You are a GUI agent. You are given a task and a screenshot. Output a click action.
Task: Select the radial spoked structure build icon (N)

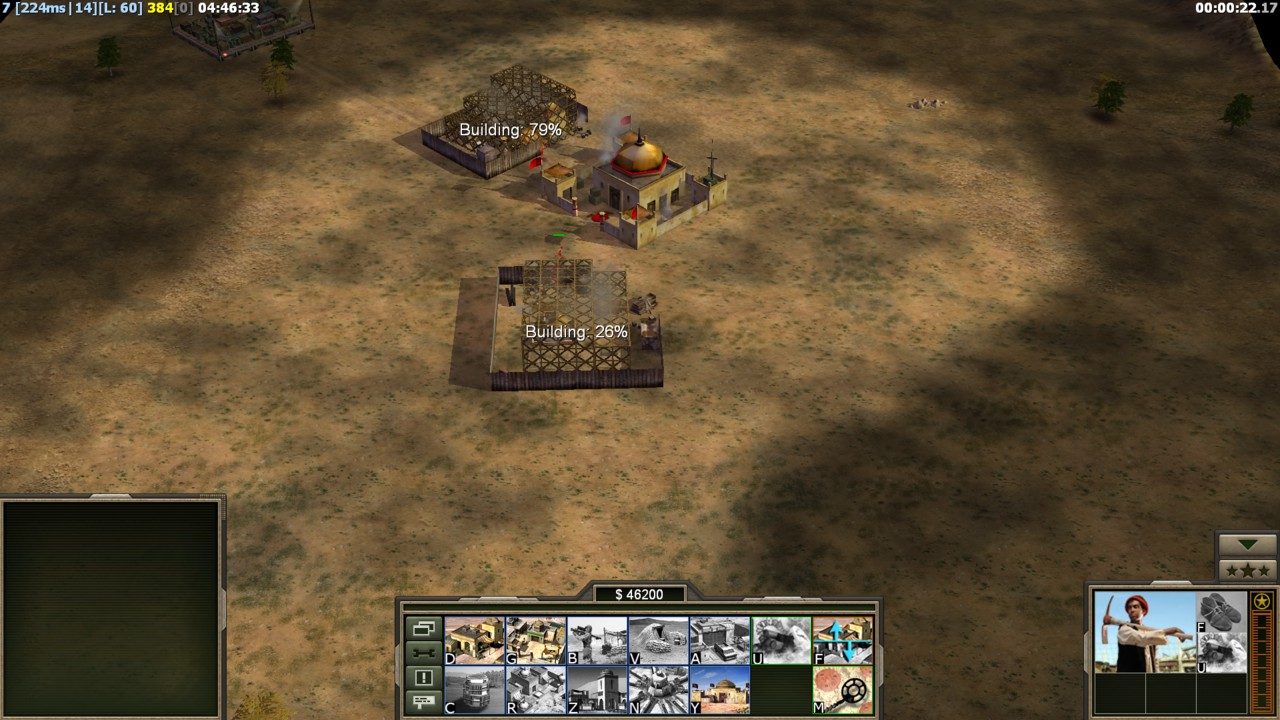pyautogui.click(x=659, y=690)
